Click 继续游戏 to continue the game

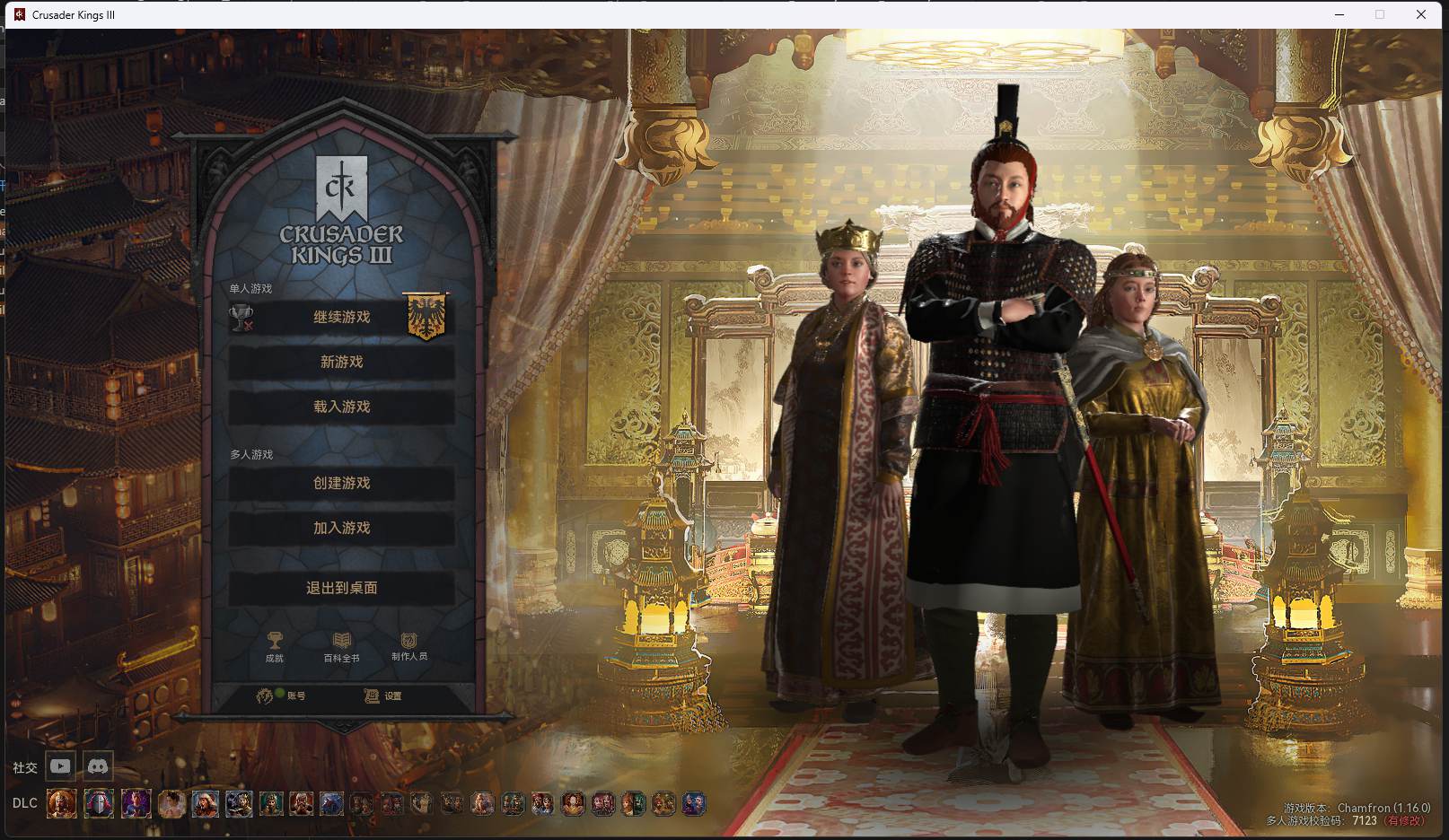tap(341, 317)
